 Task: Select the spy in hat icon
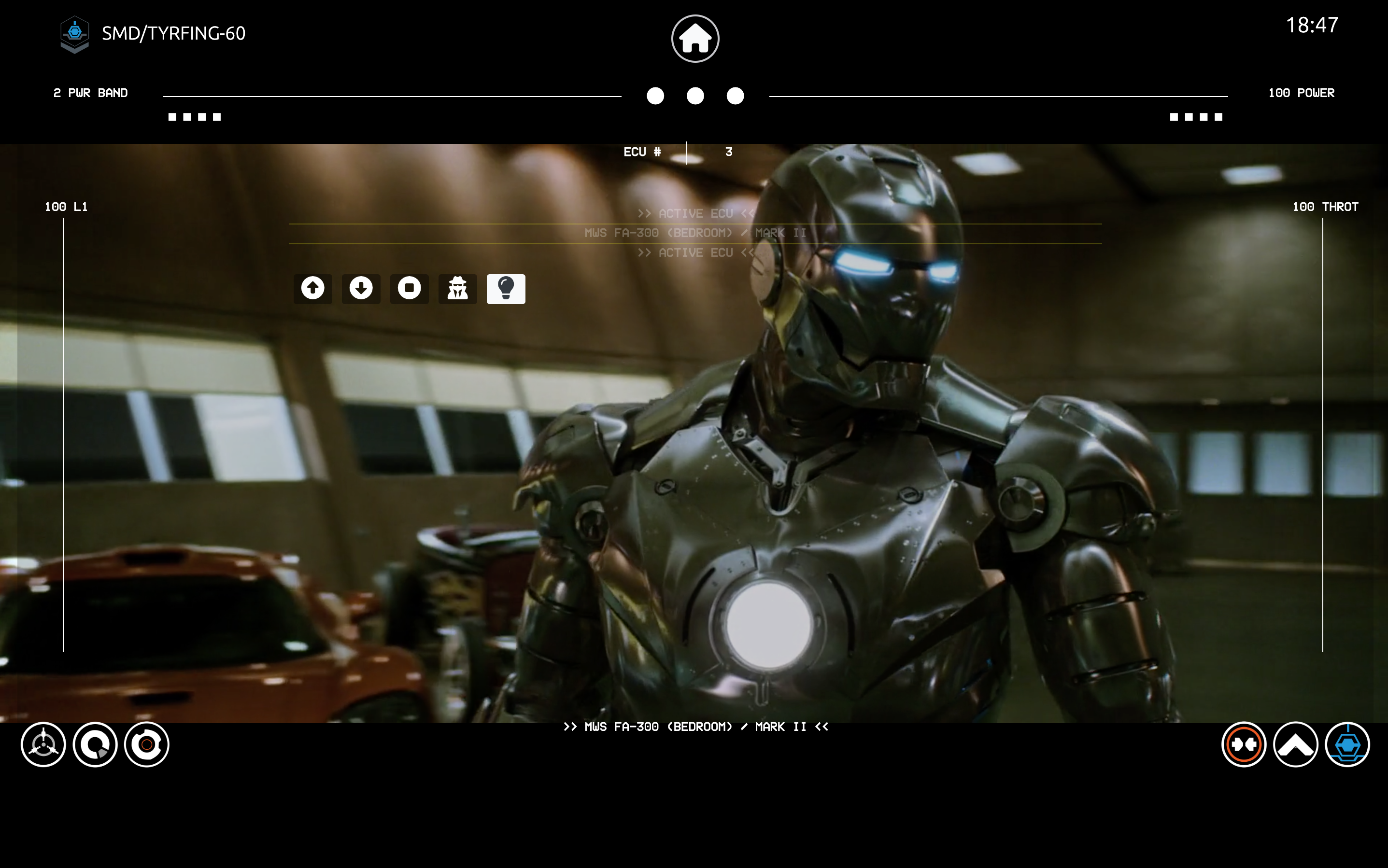pos(458,288)
